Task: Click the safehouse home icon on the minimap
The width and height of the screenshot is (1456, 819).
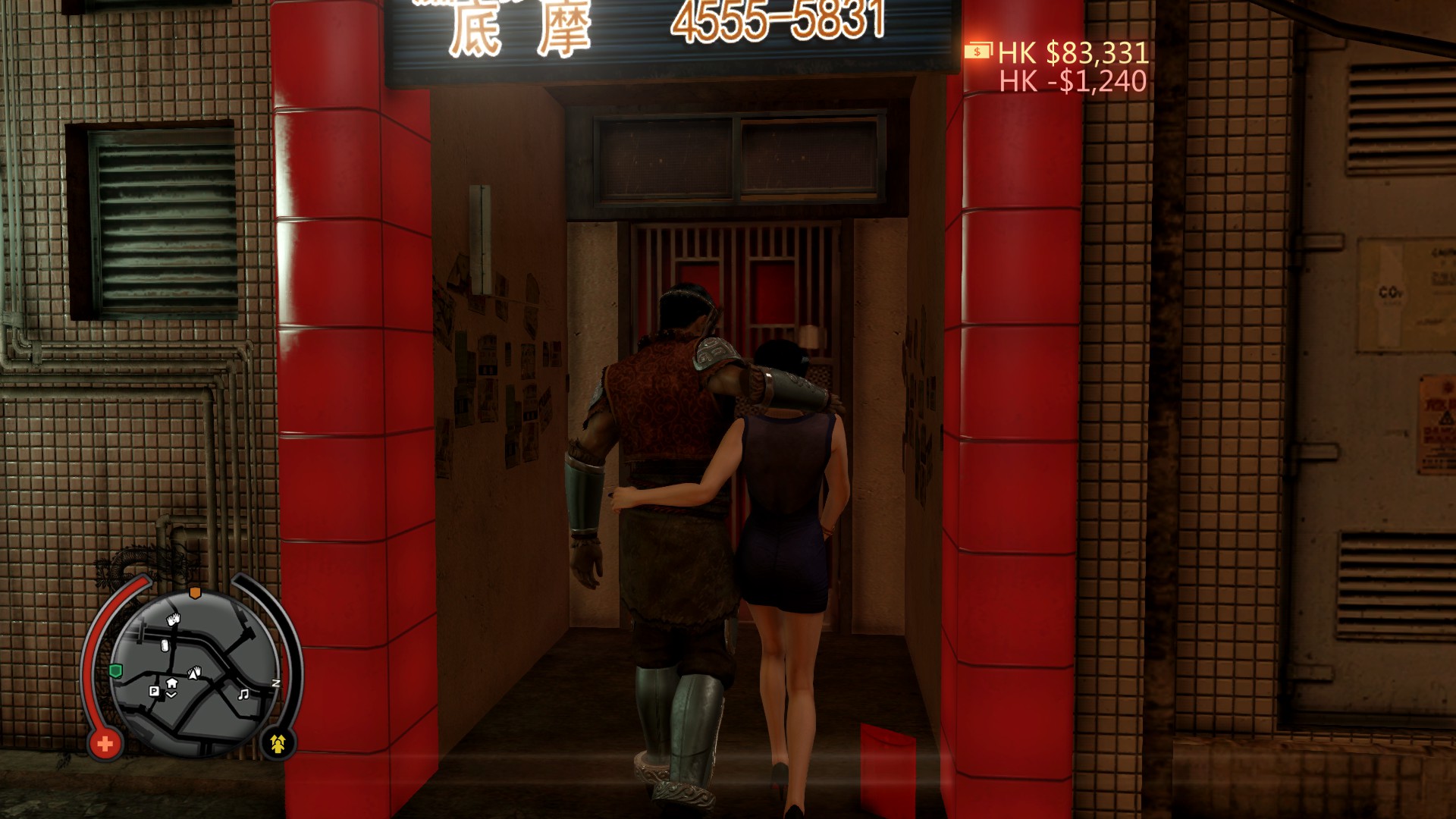Action: coord(171,684)
